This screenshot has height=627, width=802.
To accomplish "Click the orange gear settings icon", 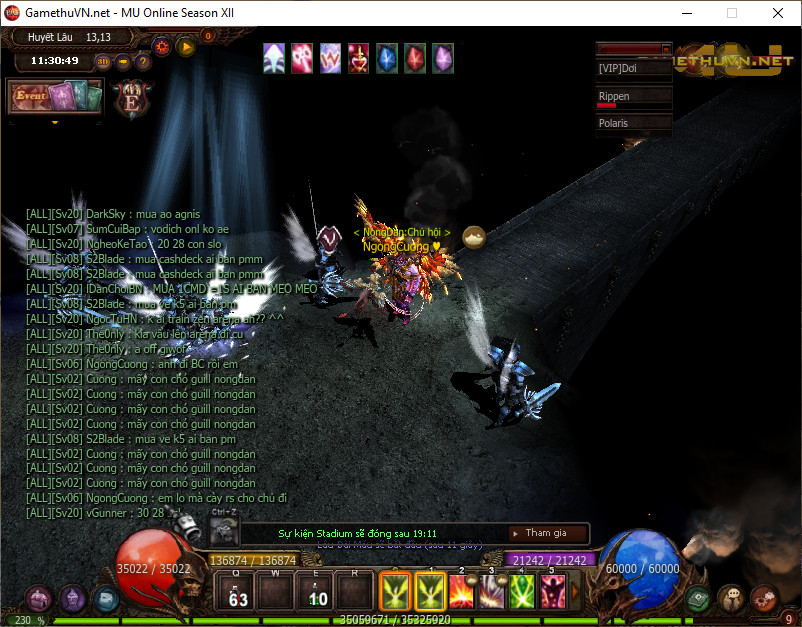I will 162,45.
